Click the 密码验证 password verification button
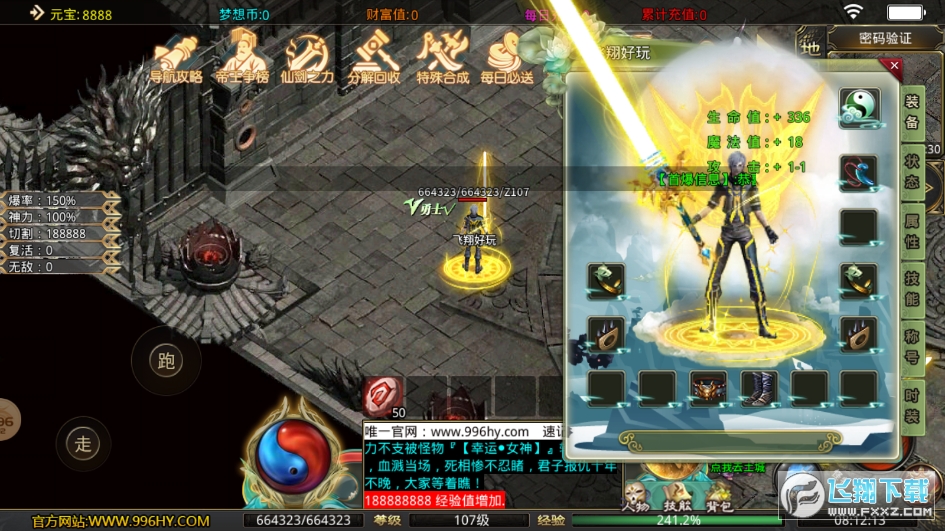 [885, 38]
